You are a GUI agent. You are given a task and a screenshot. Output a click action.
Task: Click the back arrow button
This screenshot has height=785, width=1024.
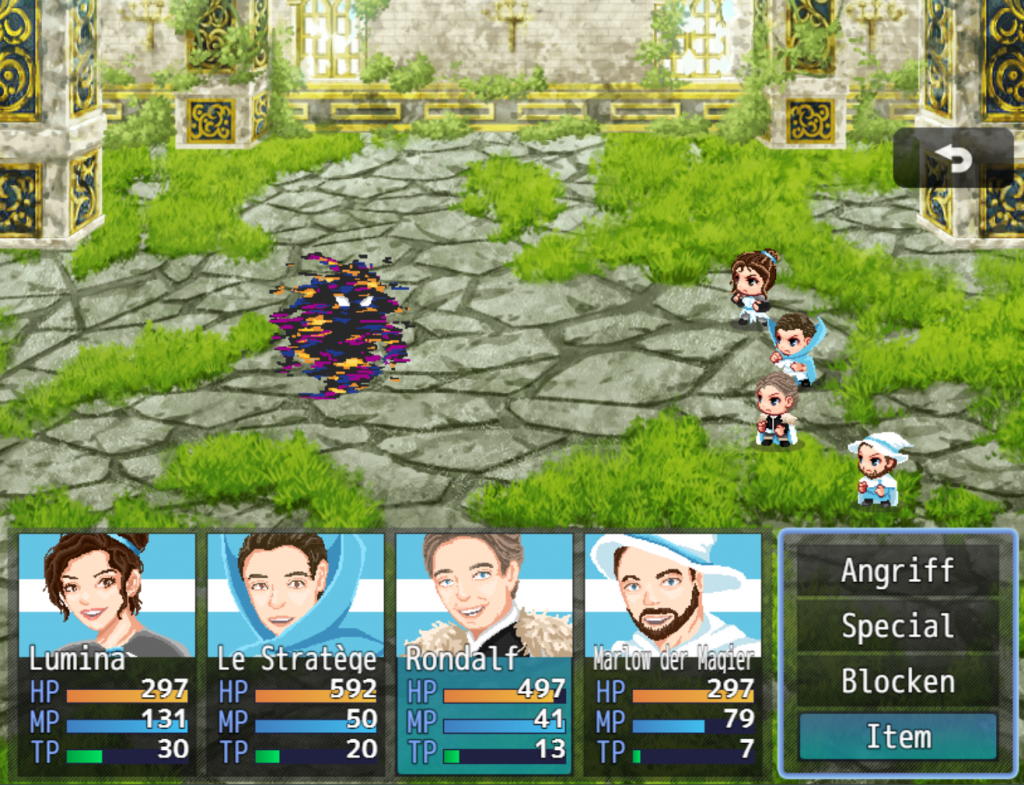(x=952, y=158)
